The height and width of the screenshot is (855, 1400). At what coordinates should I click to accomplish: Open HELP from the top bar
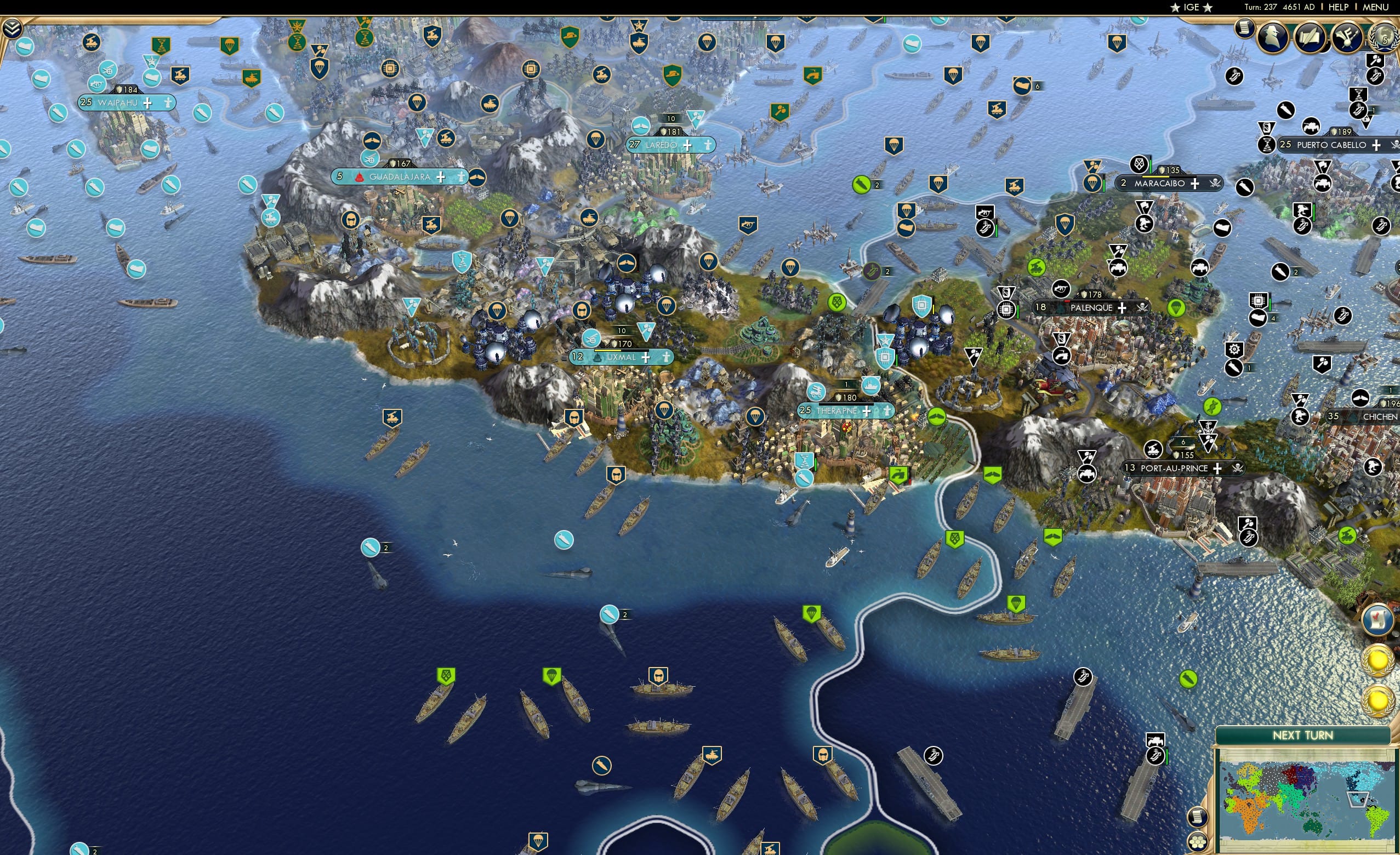point(1339,7)
